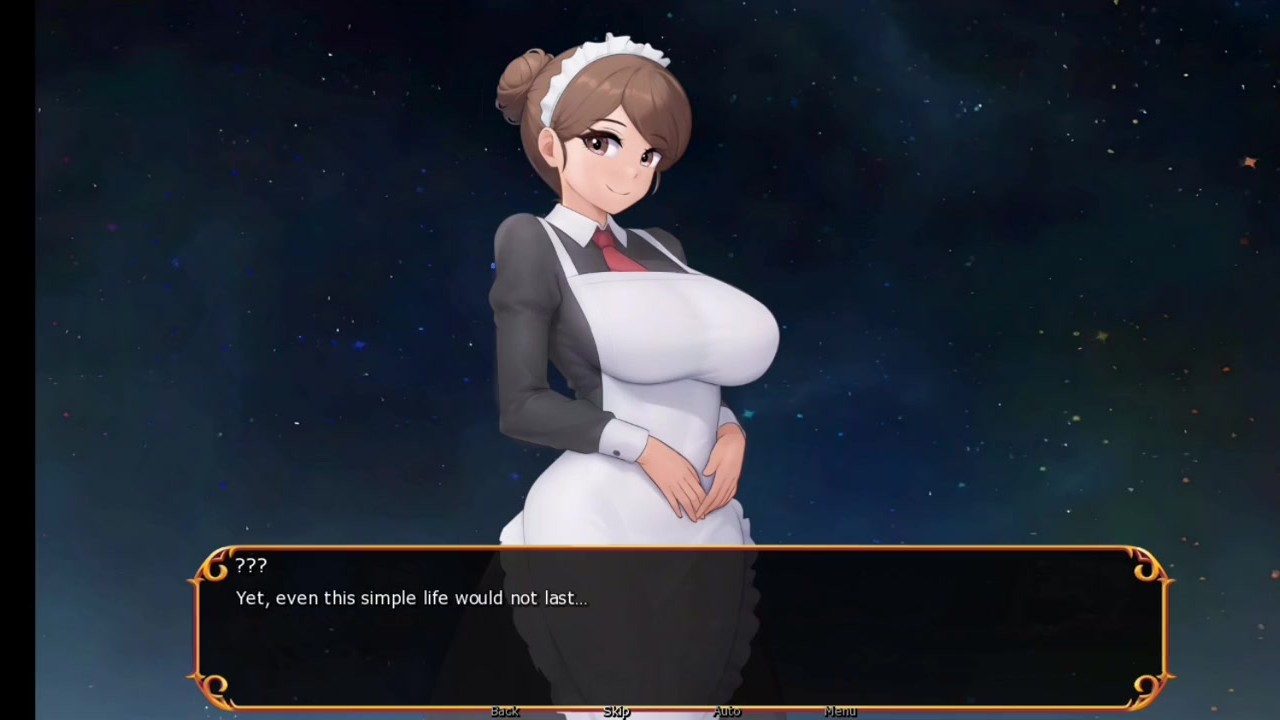Go back to the previous dialogue line
This screenshot has height=720, width=1280.
tap(505, 711)
